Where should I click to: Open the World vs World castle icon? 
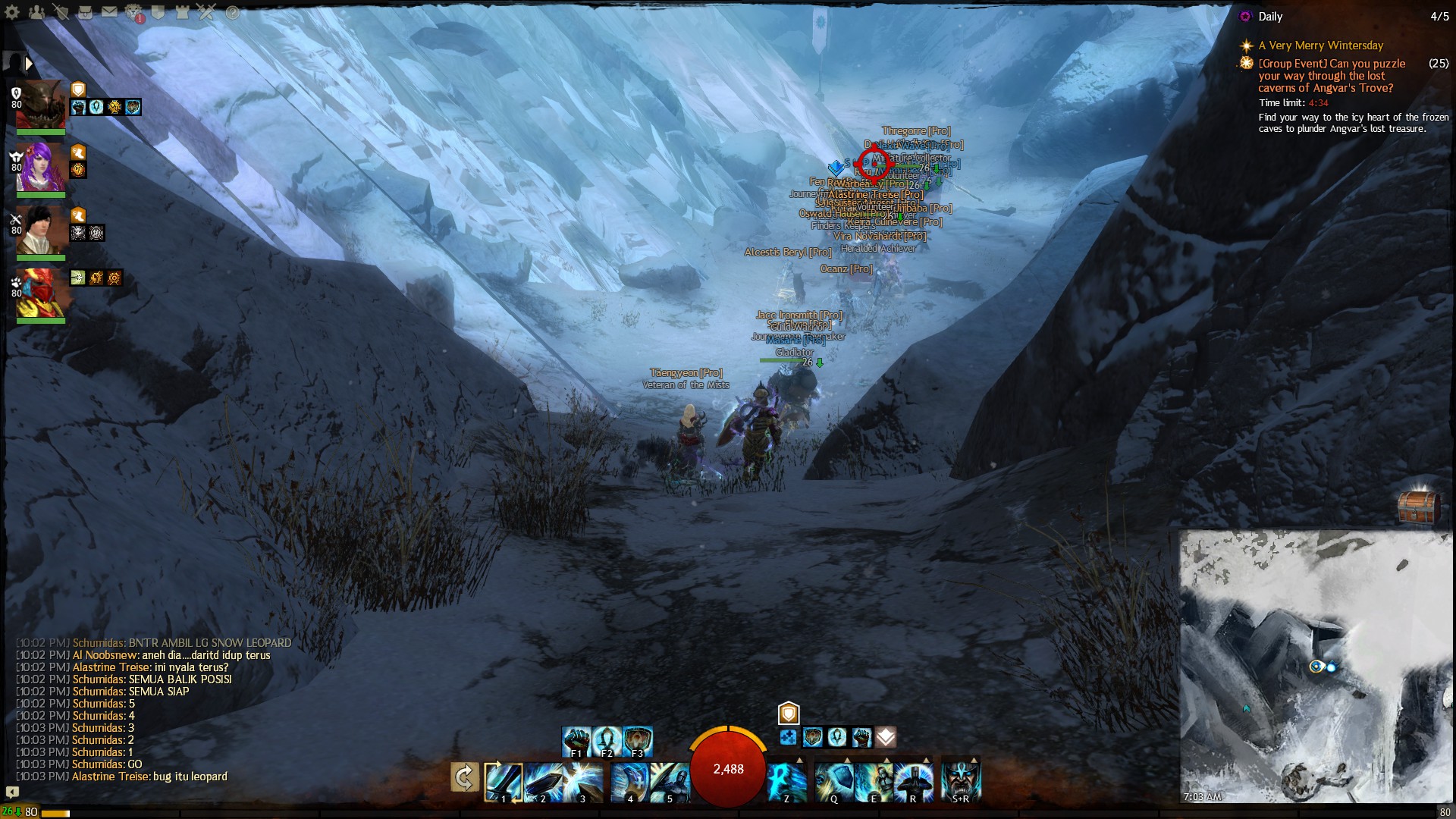pyautogui.click(x=182, y=12)
